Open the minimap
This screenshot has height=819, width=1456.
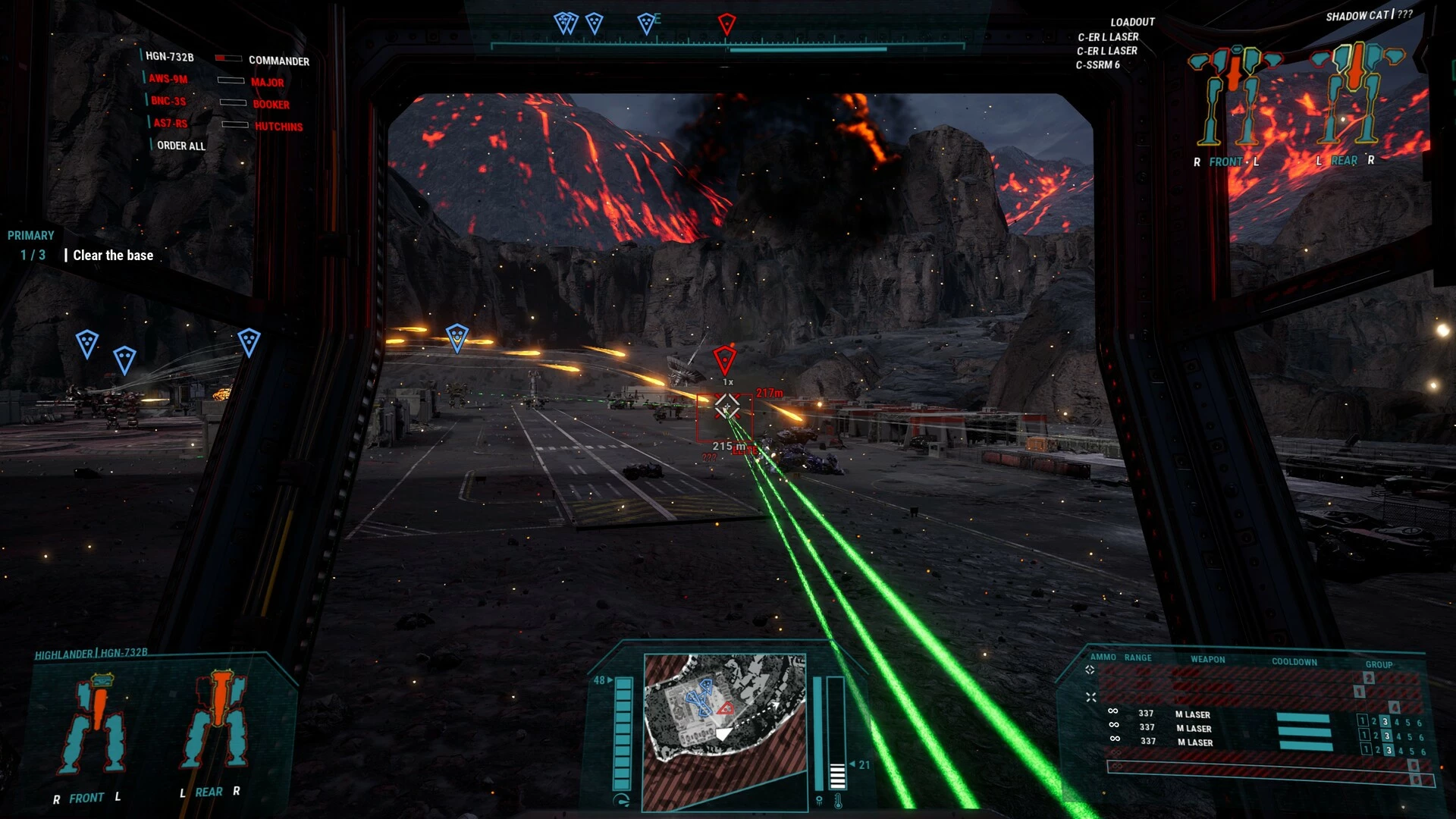[724, 731]
